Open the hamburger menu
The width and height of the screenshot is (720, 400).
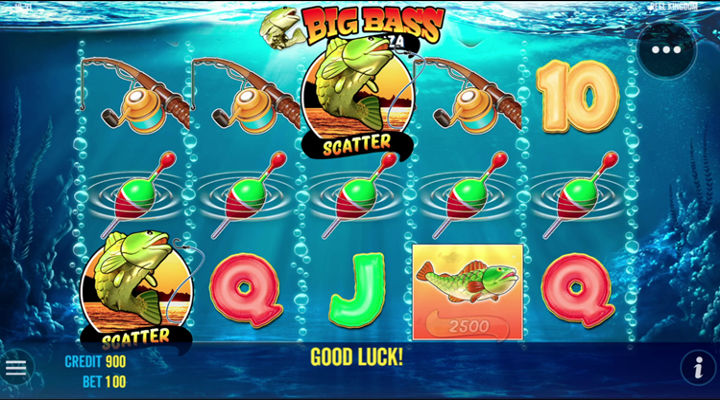pos(16,368)
